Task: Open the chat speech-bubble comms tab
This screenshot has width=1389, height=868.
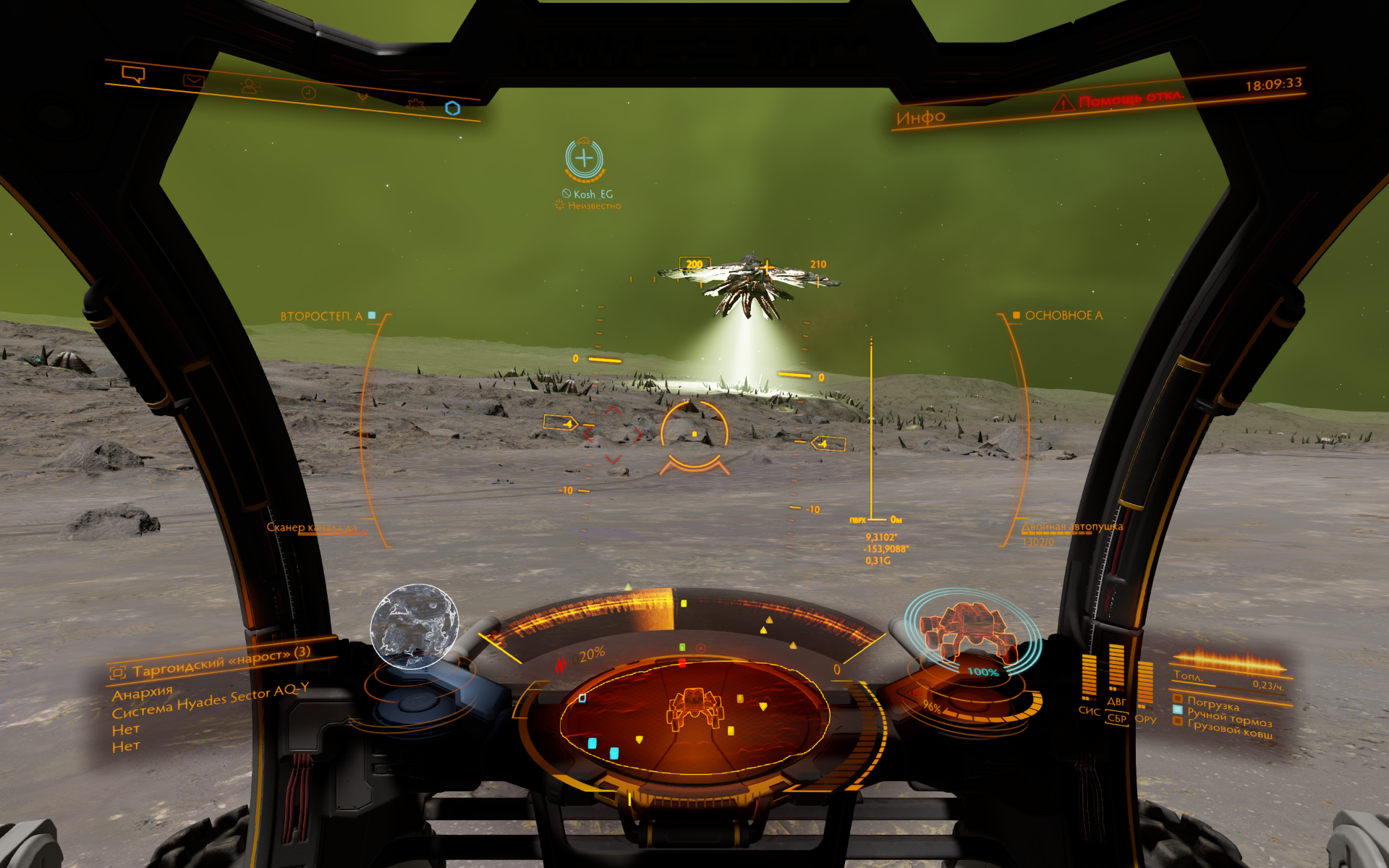Action: point(134,74)
